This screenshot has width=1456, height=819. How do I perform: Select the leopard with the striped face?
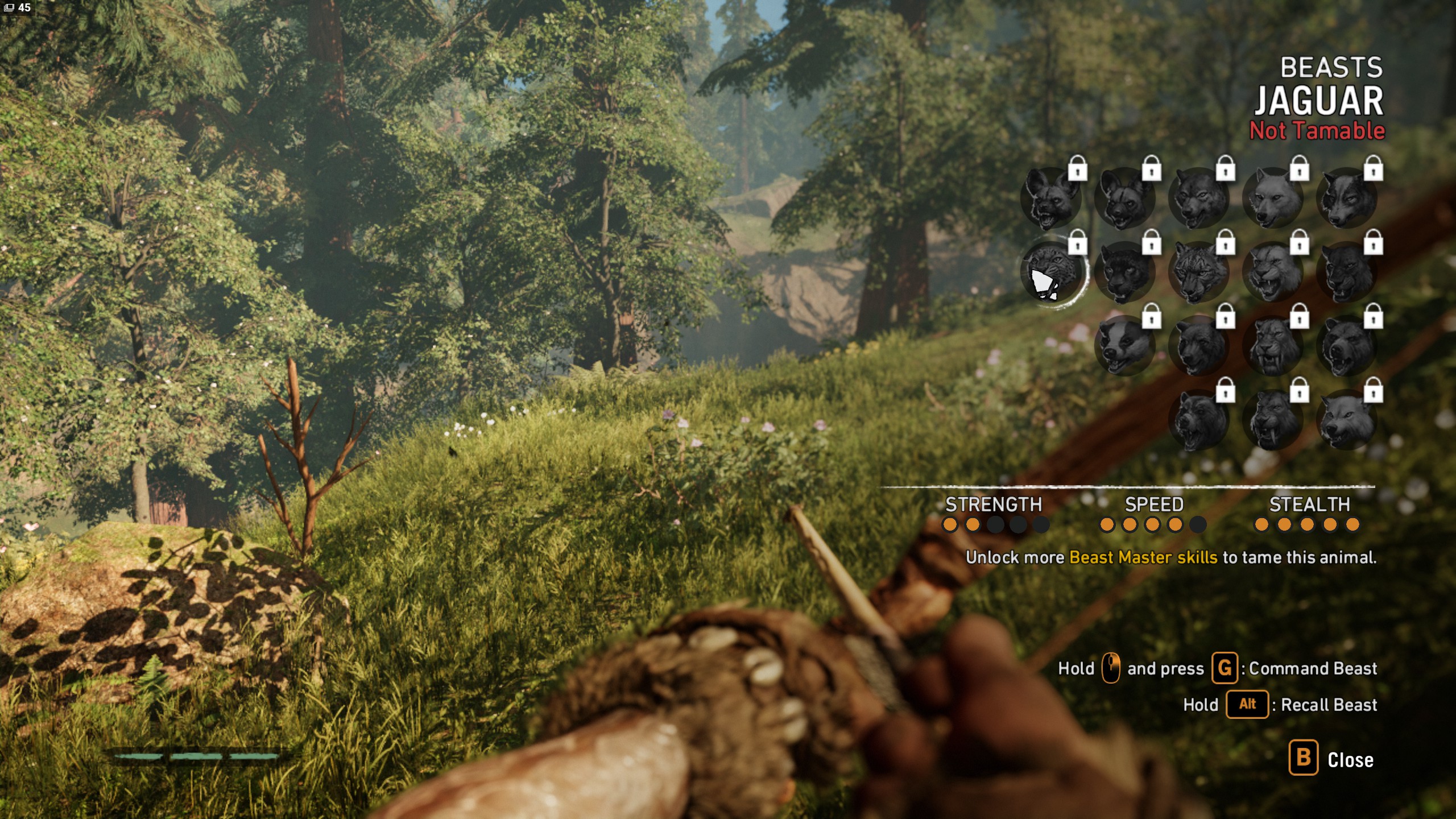[1198, 272]
